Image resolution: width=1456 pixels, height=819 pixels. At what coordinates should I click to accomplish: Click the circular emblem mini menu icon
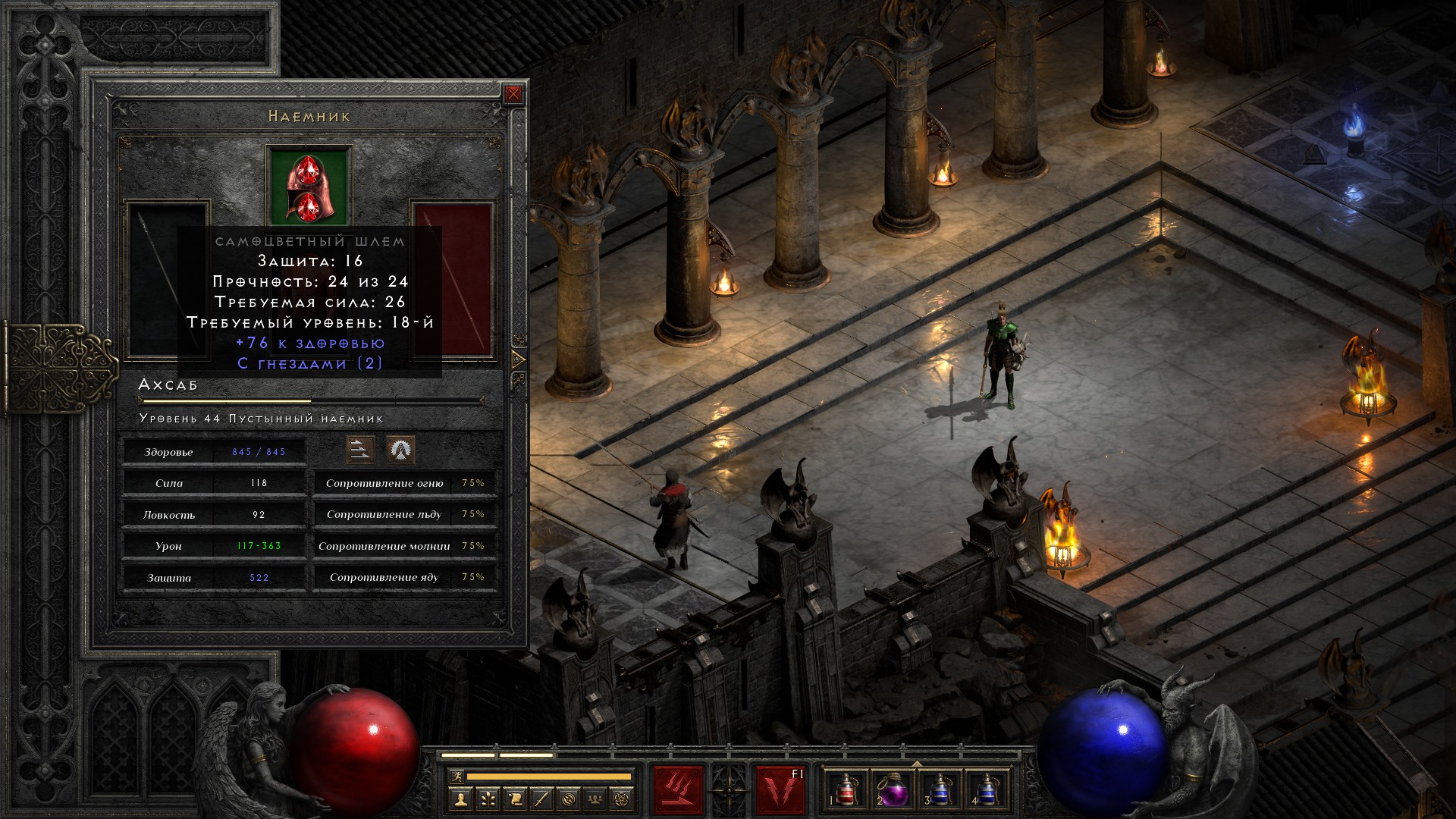pyautogui.click(x=570, y=799)
